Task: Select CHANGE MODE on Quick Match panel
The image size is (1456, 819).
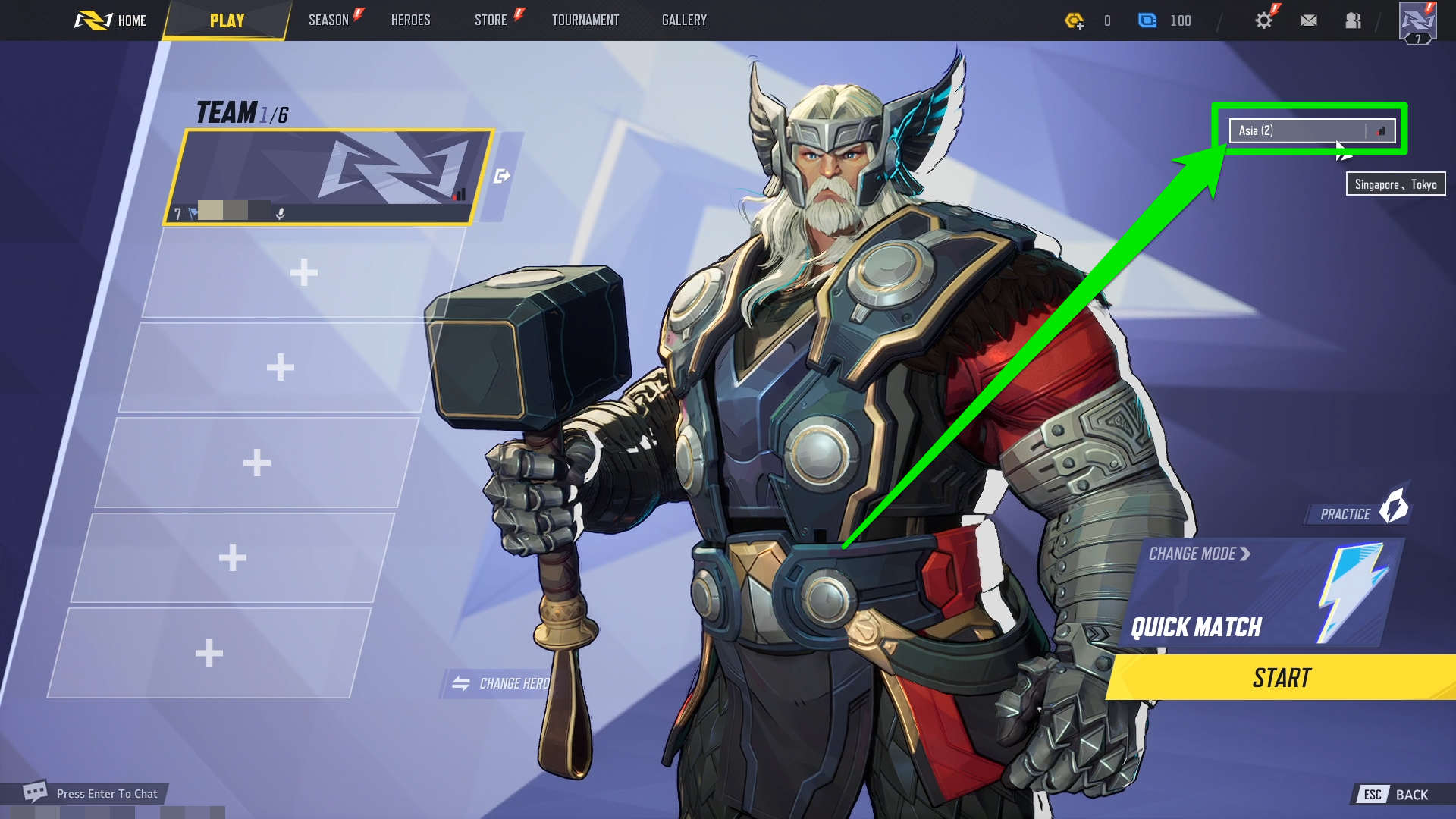Action: 1198,554
